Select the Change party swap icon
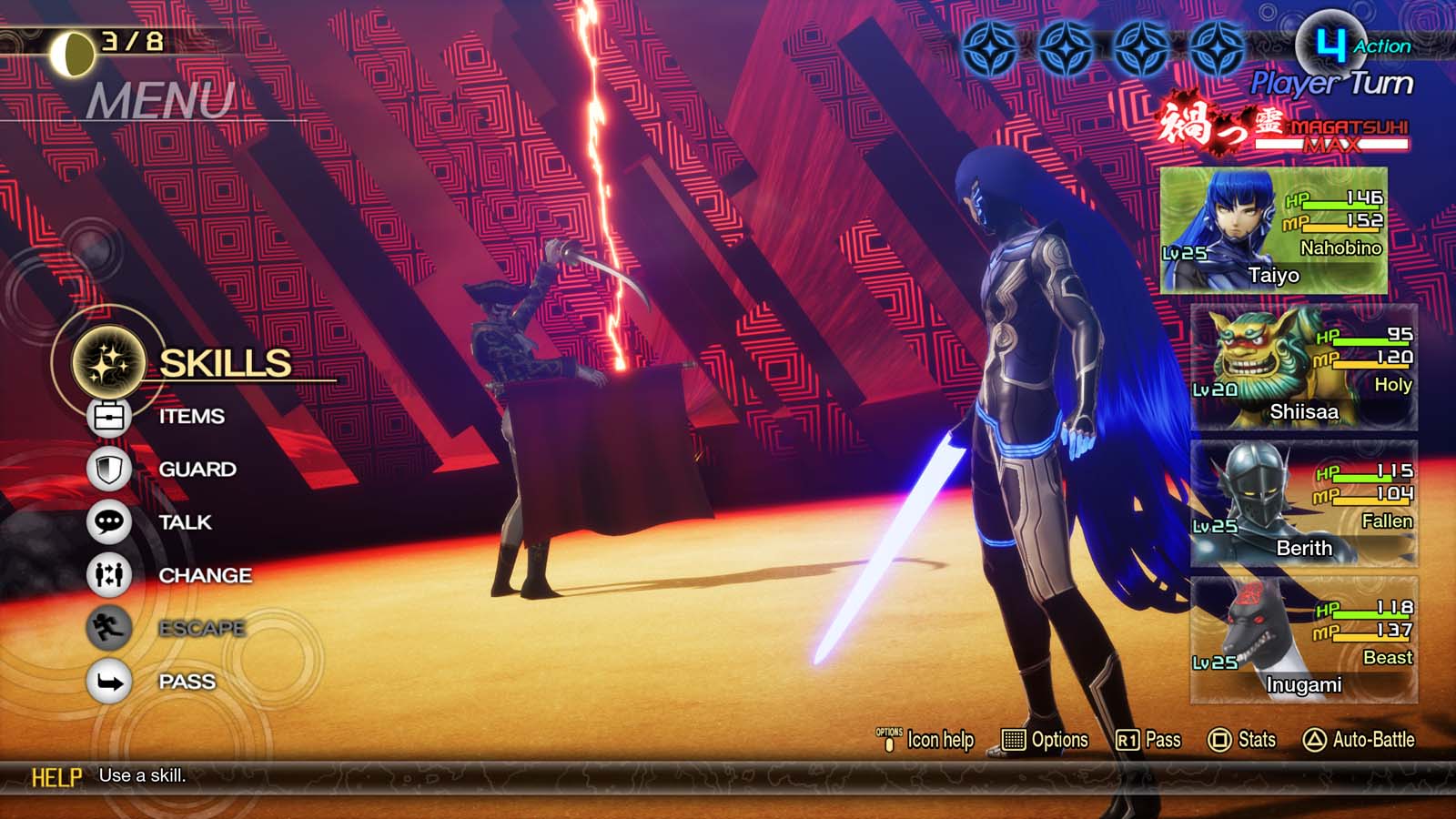The image size is (1456, 819). (x=108, y=574)
